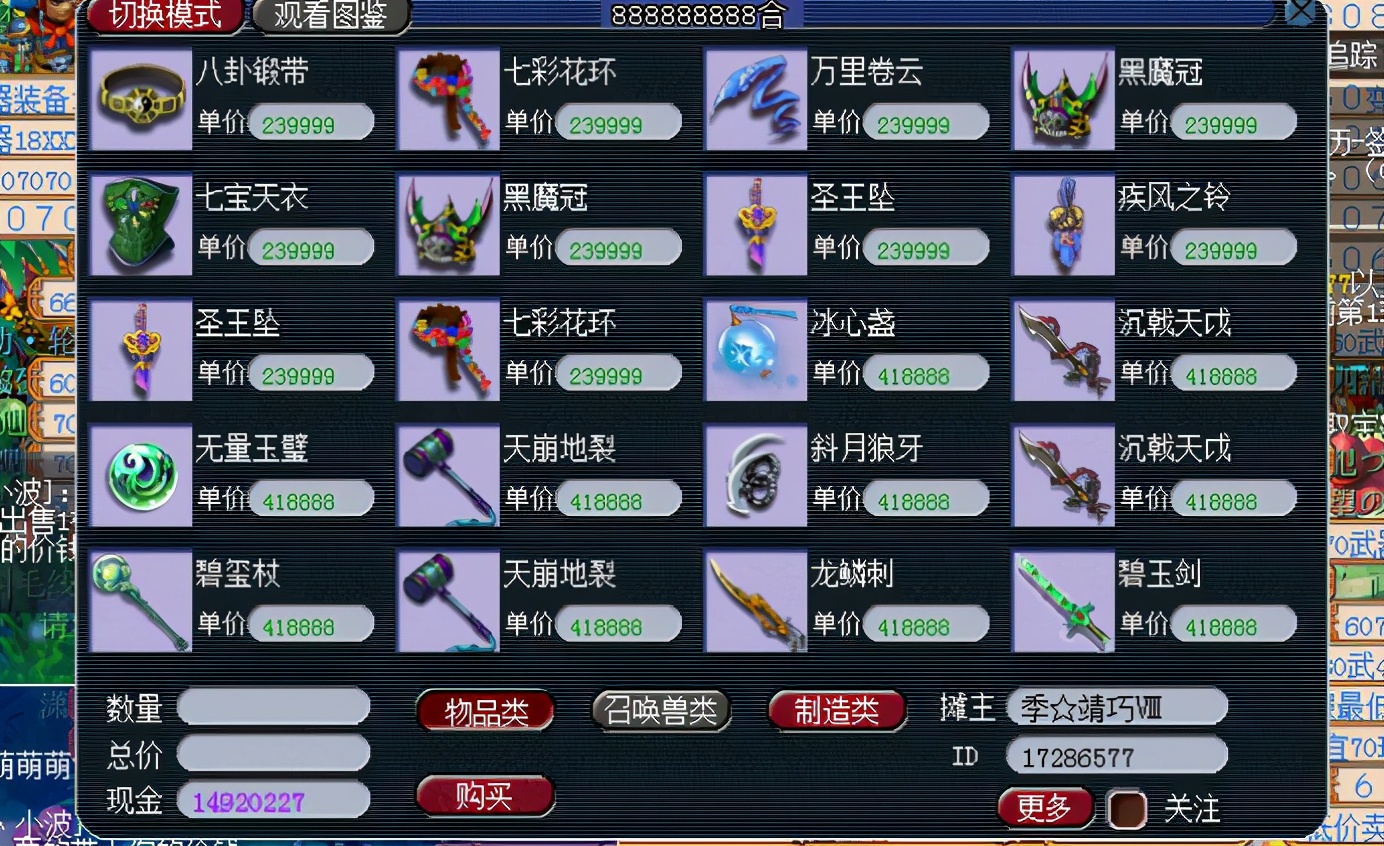Screen dimensions: 1384x846
Task: Select the 天崩地裂 hammer icon
Action: 448,475
